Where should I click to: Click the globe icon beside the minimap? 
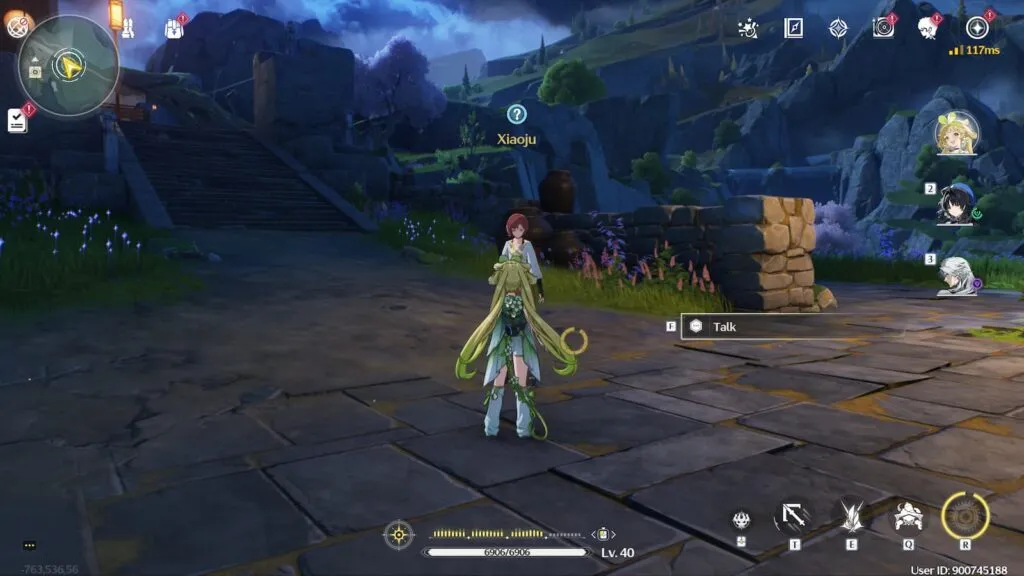[x=18, y=26]
